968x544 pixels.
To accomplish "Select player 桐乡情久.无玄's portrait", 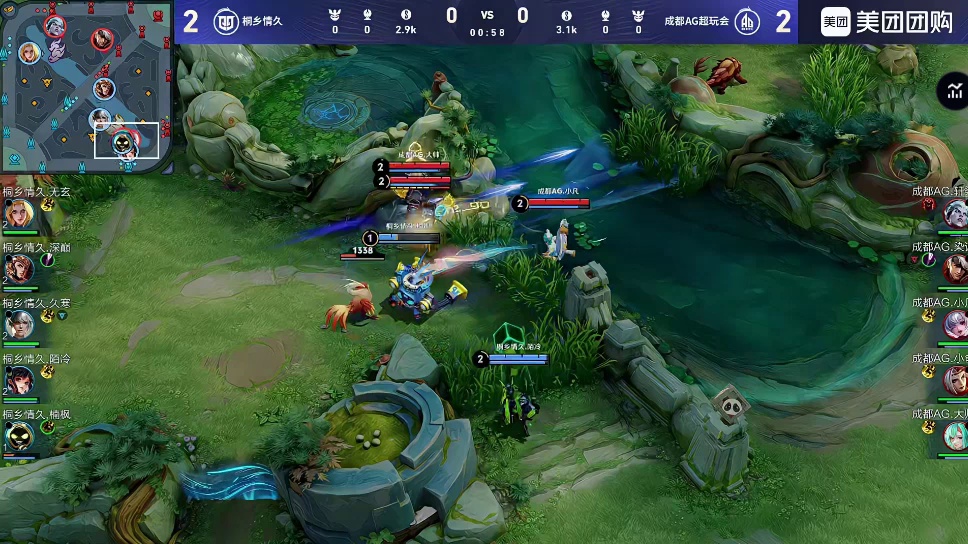I will 18,213.
